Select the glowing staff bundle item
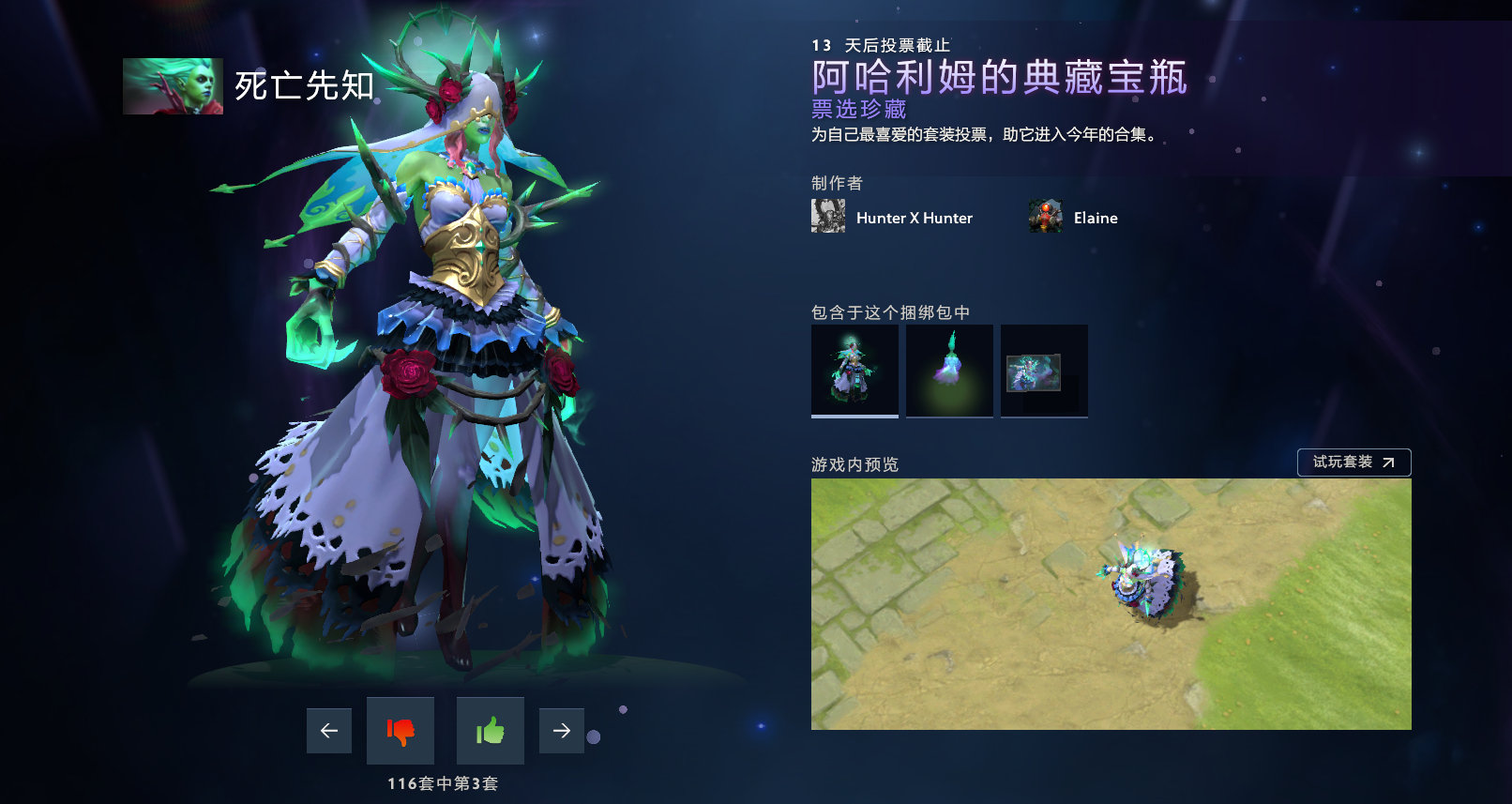The image size is (1512, 804). (949, 370)
